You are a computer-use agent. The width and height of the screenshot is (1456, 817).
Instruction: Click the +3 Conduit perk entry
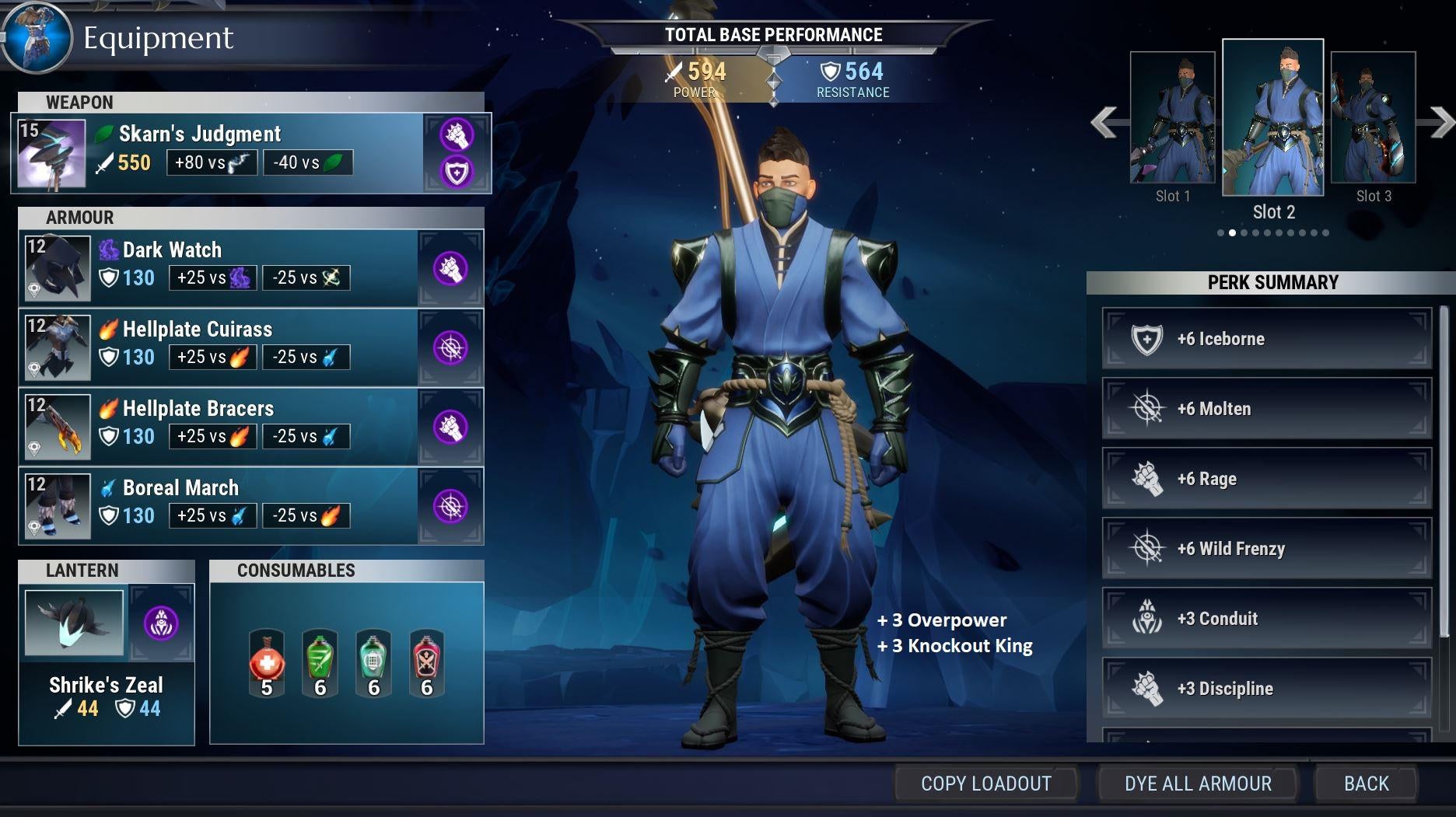point(1266,619)
